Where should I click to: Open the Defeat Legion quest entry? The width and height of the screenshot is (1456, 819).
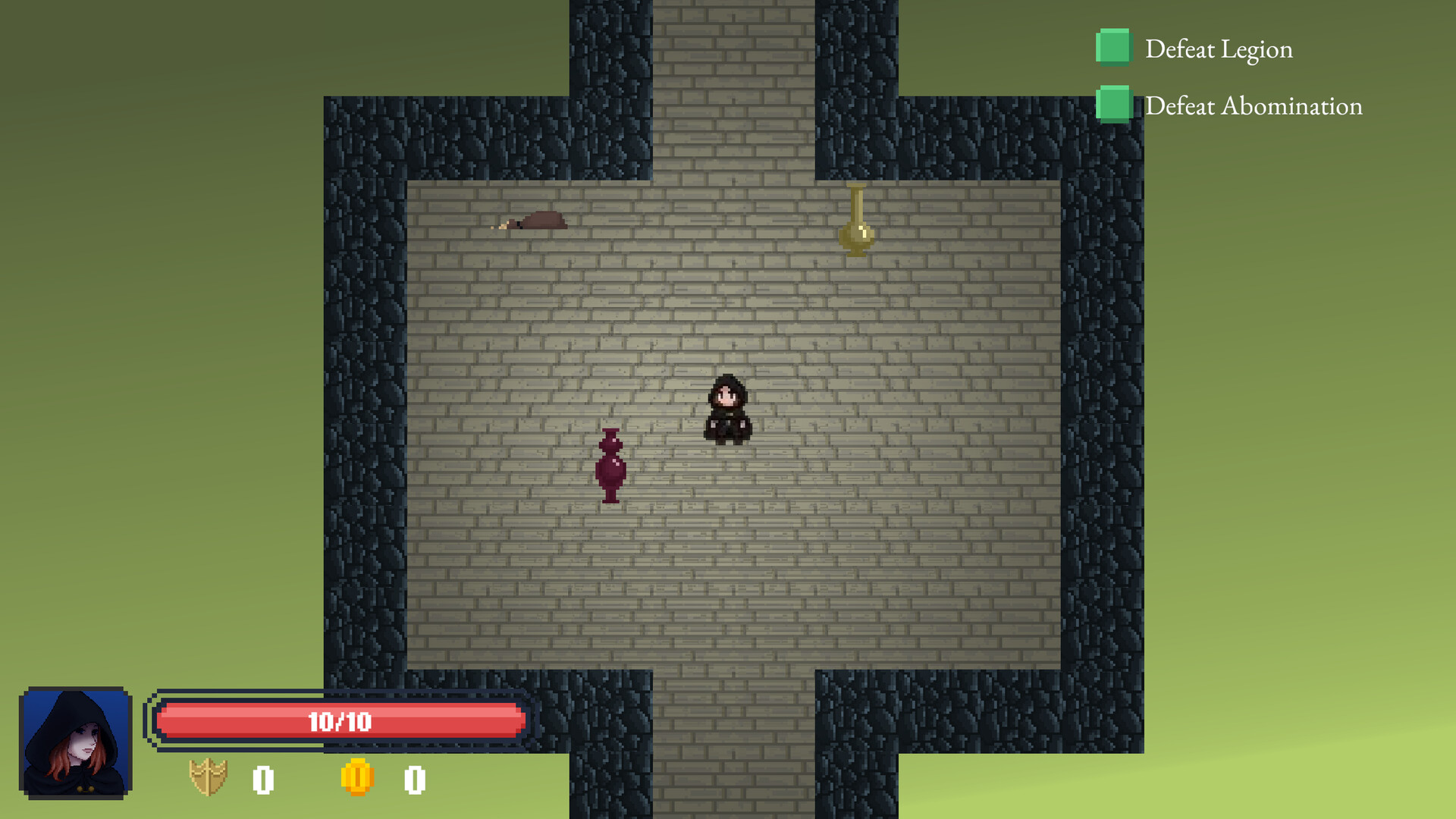1219,49
